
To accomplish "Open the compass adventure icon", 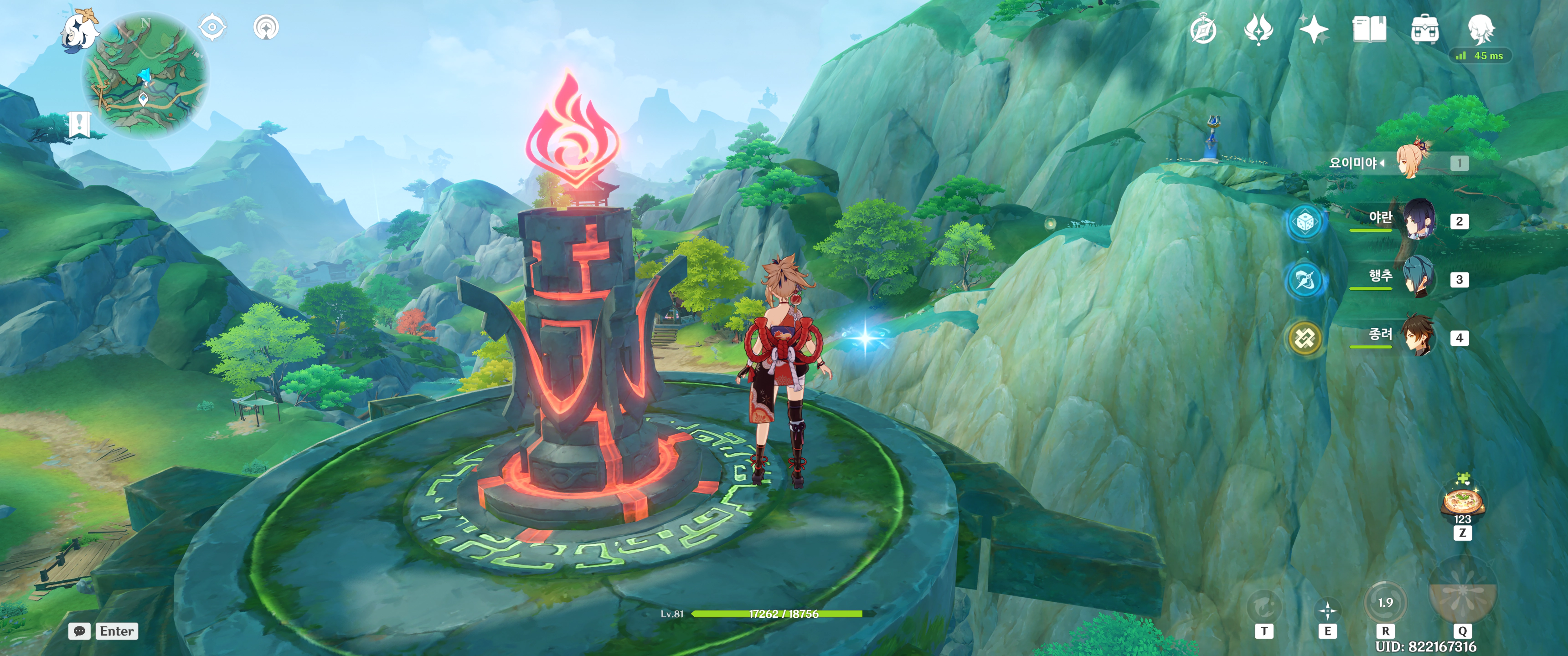I will point(1203,30).
